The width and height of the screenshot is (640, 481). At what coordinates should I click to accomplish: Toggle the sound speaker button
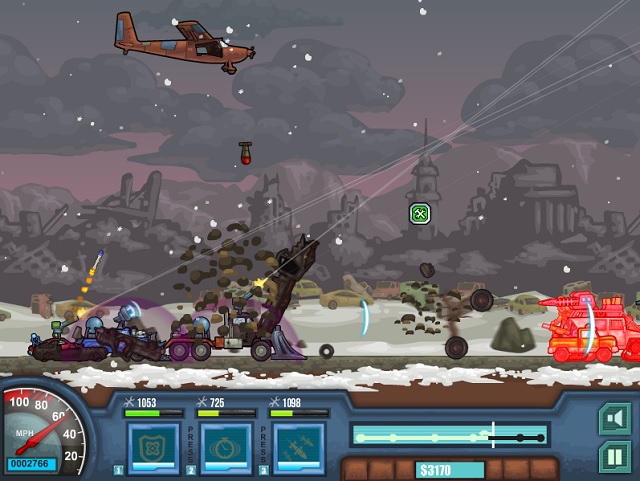pyautogui.click(x=614, y=418)
